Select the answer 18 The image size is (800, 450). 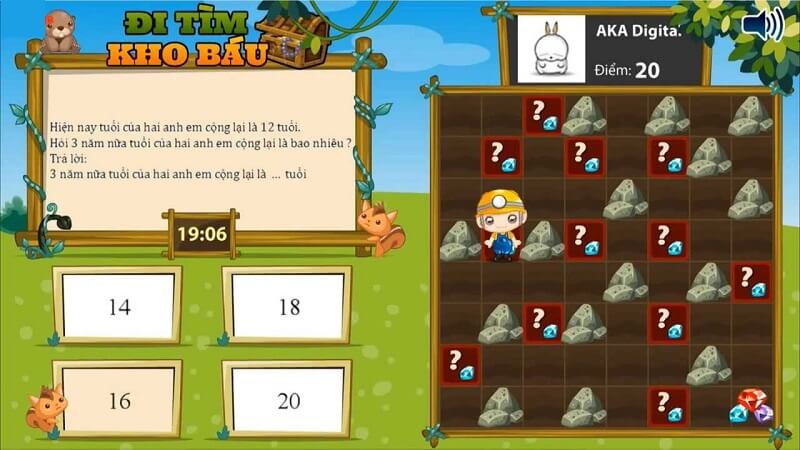(x=289, y=307)
